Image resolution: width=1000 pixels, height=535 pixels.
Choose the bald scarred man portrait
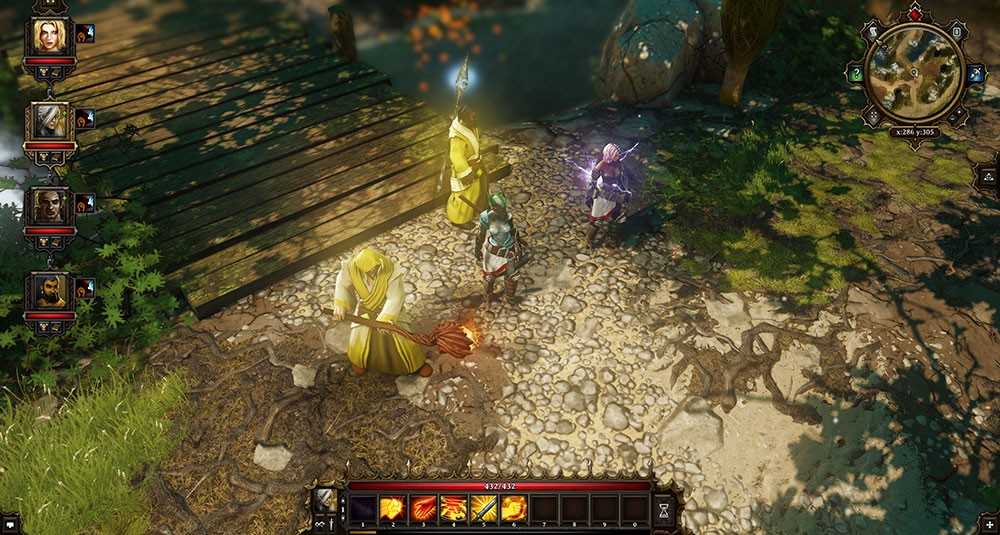tap(48, 206)
